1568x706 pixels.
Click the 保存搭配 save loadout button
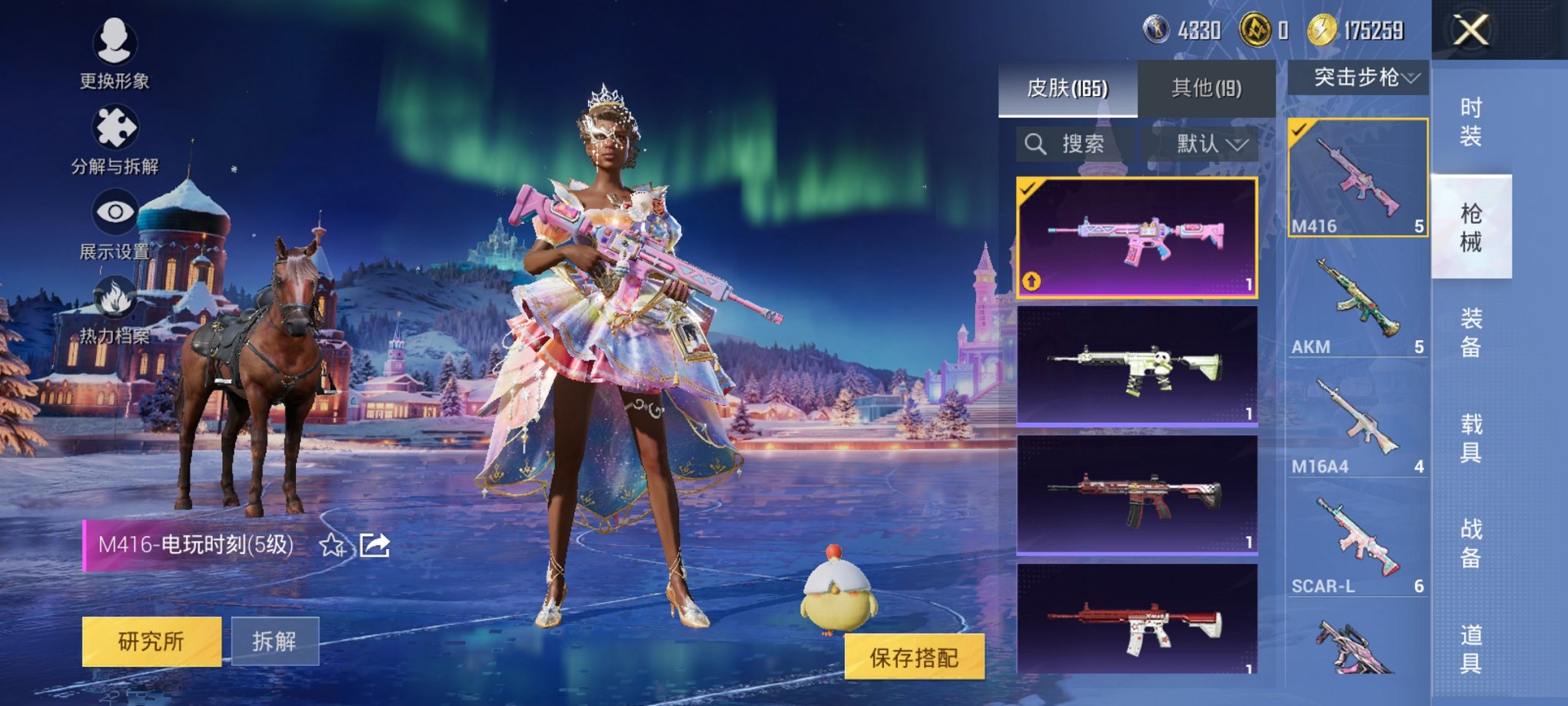tap(914, 657)
